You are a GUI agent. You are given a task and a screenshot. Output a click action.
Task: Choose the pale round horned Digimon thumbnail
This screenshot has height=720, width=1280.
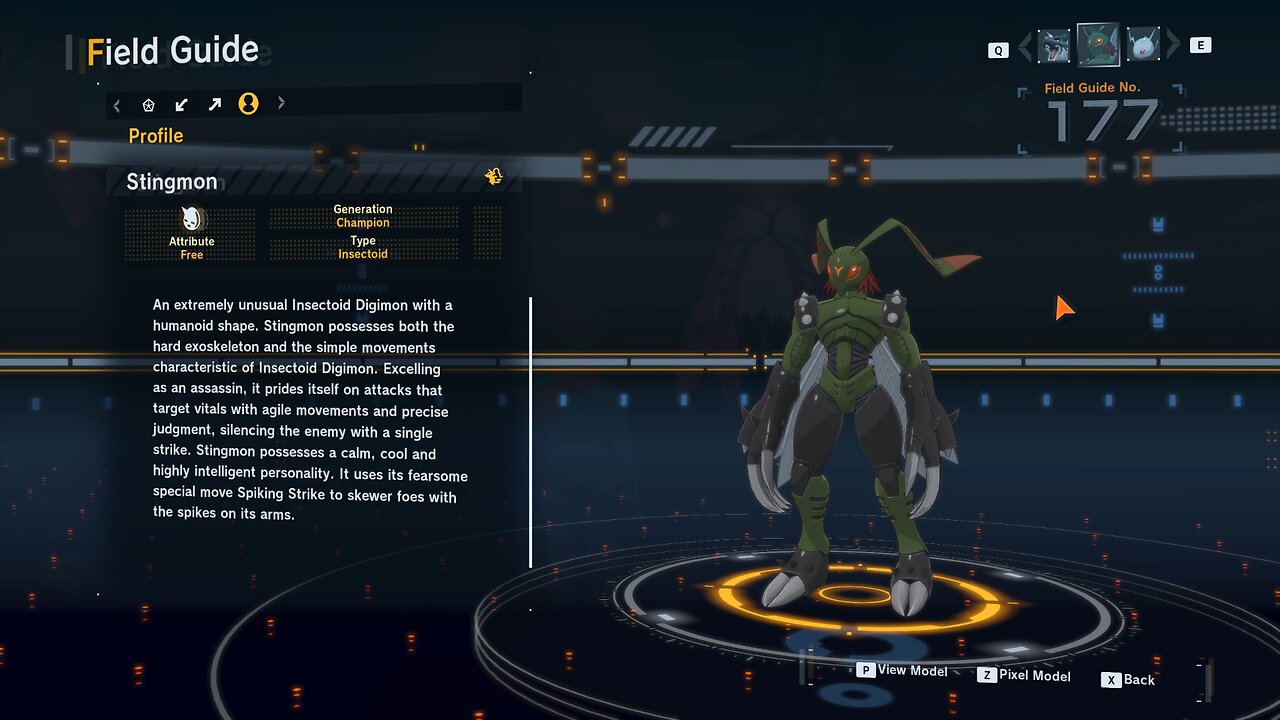[1143, 45]
